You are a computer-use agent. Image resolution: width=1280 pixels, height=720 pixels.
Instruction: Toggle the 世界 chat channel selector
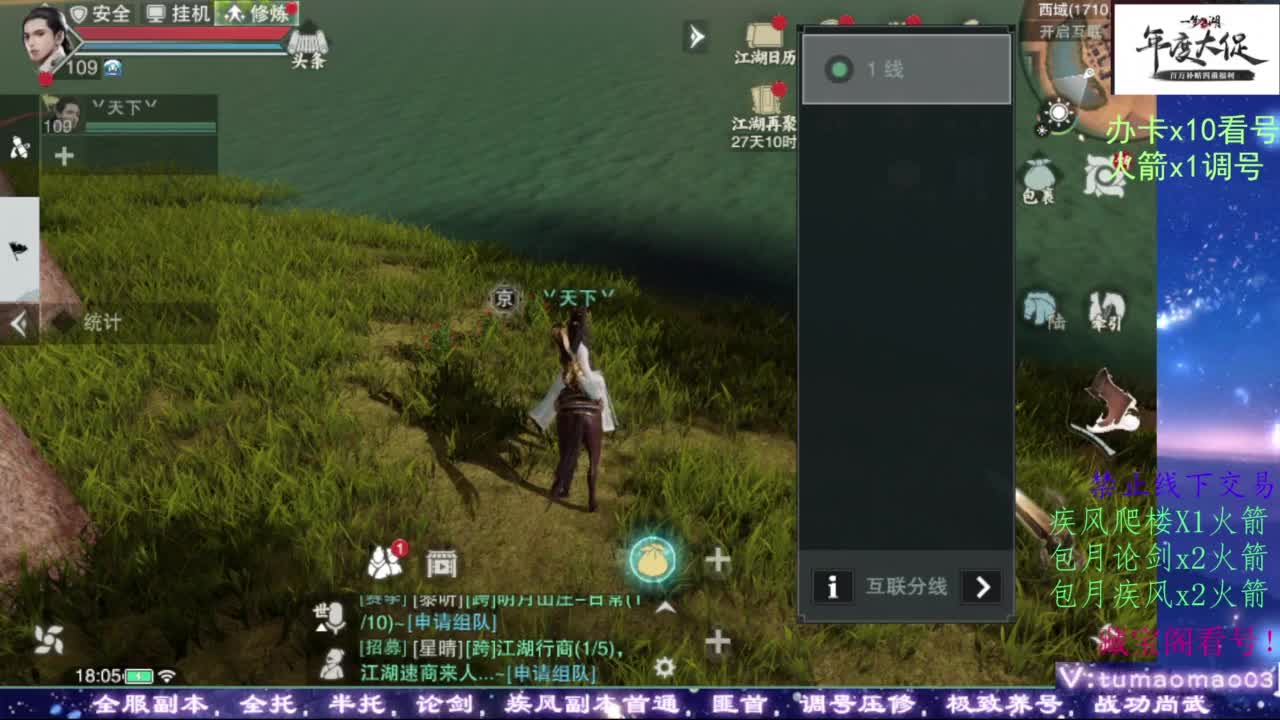pos(318,610)
